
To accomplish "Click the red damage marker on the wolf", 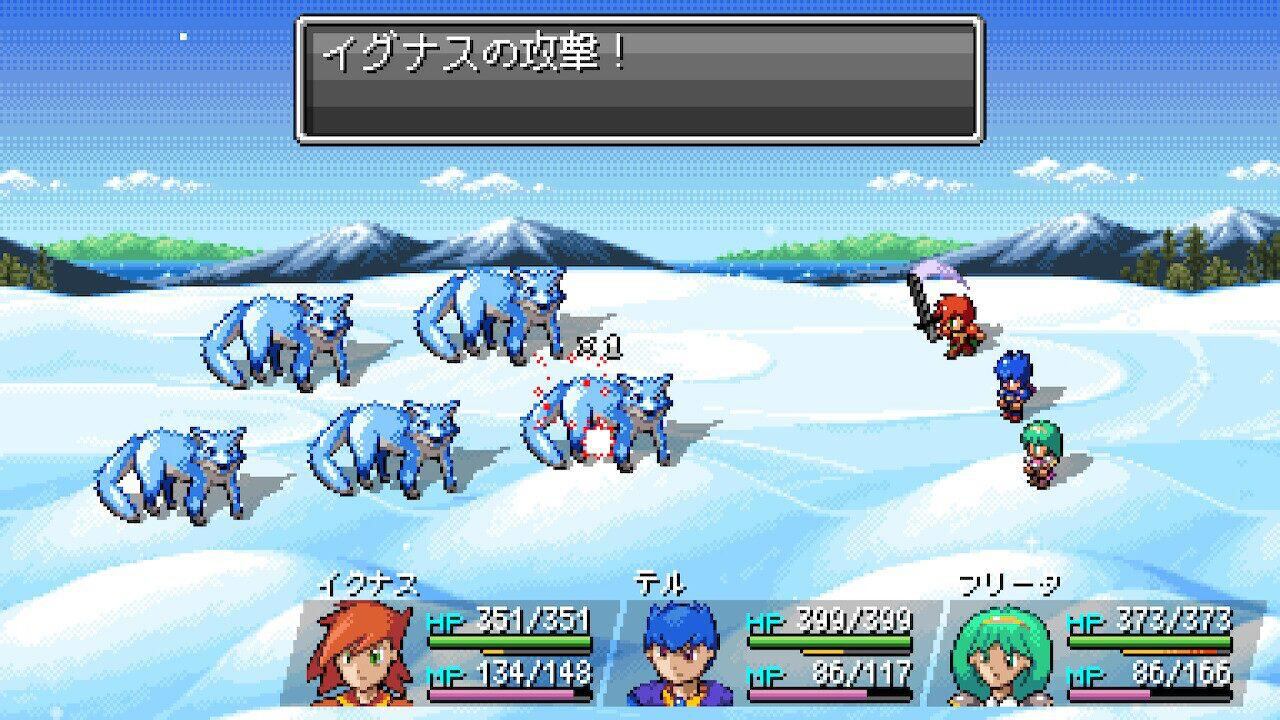I will point(595,440).
